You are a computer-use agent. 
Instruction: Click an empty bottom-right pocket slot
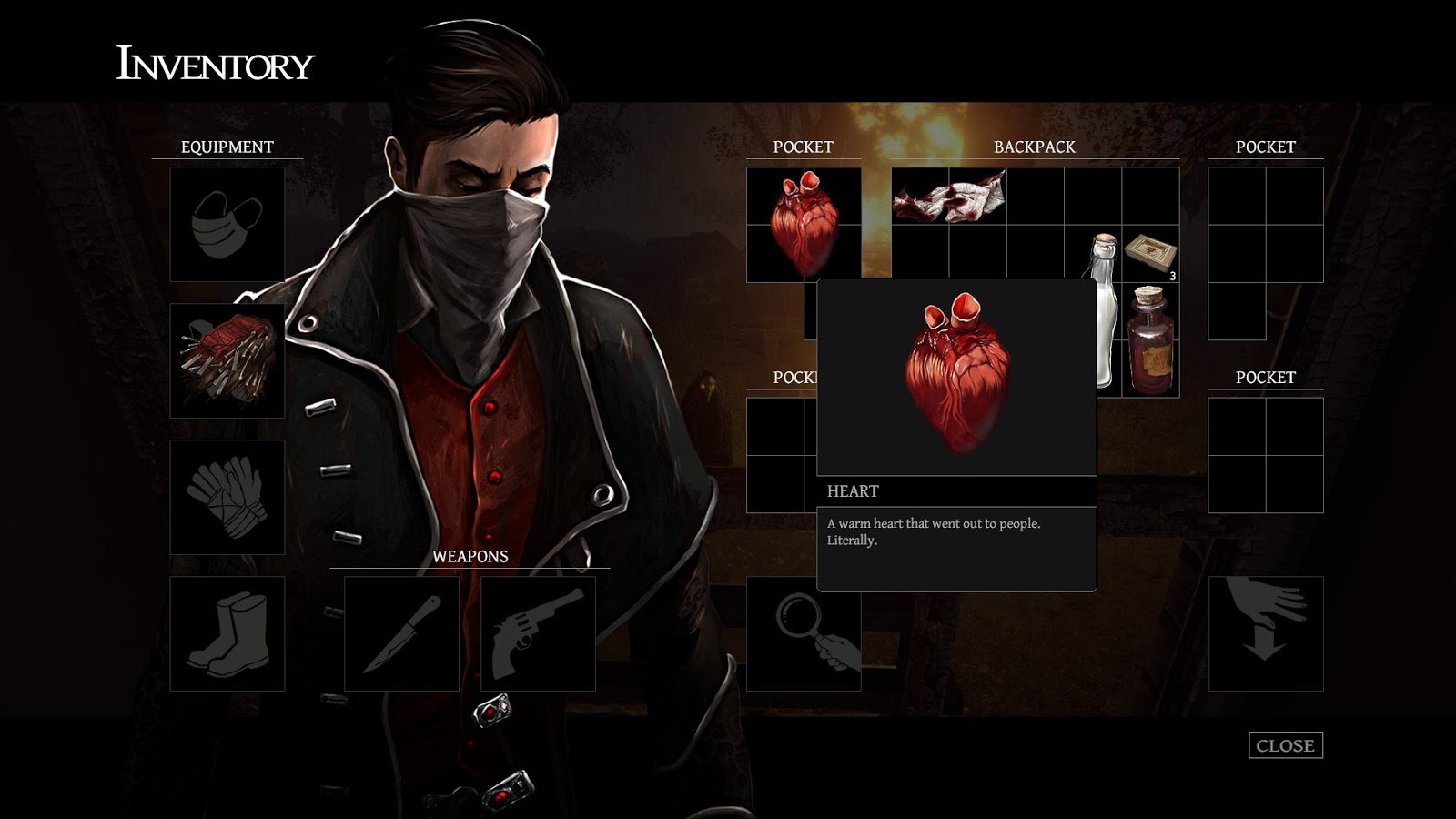1238,428
